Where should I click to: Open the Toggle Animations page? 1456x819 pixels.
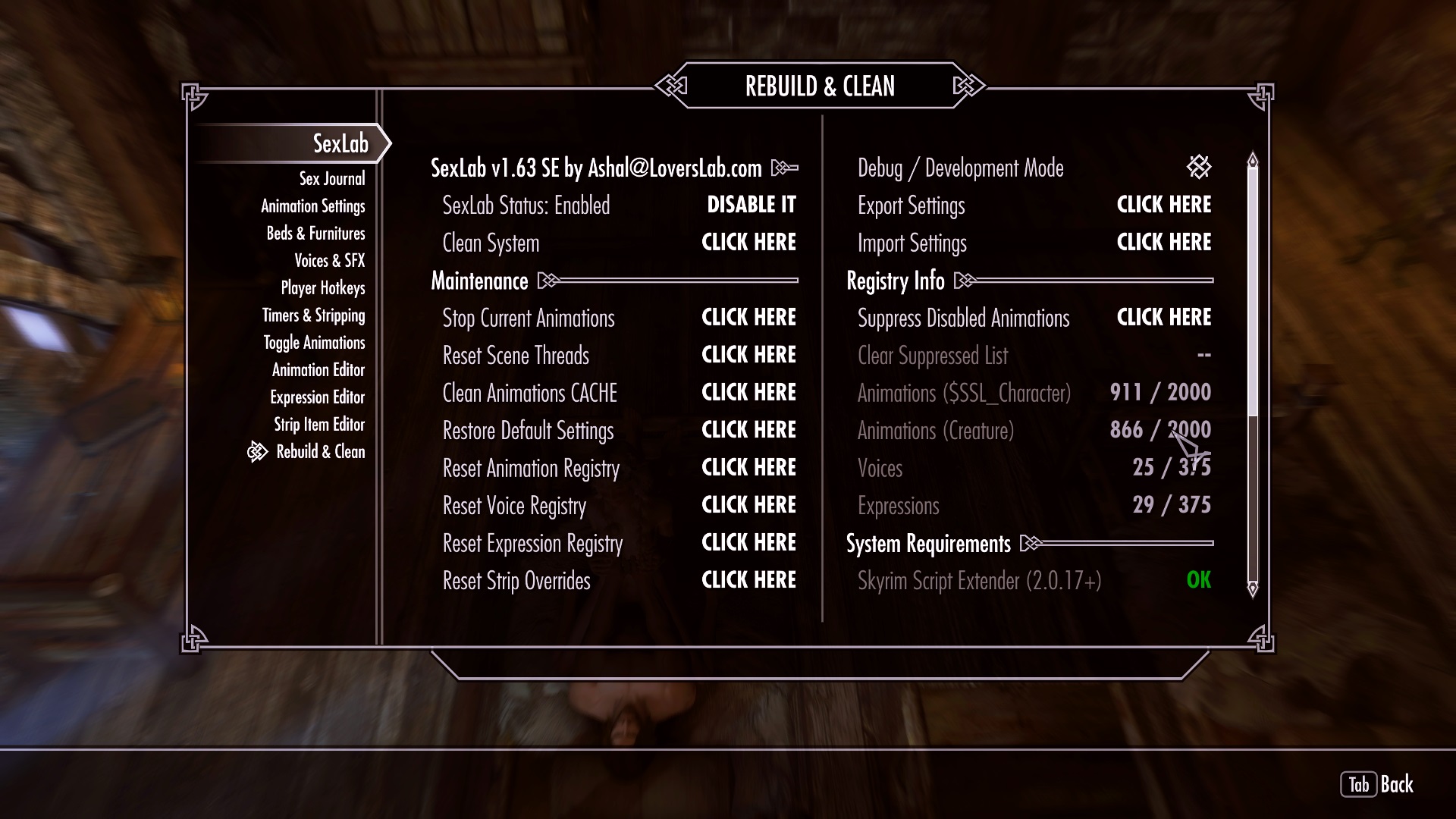(312, 343)
